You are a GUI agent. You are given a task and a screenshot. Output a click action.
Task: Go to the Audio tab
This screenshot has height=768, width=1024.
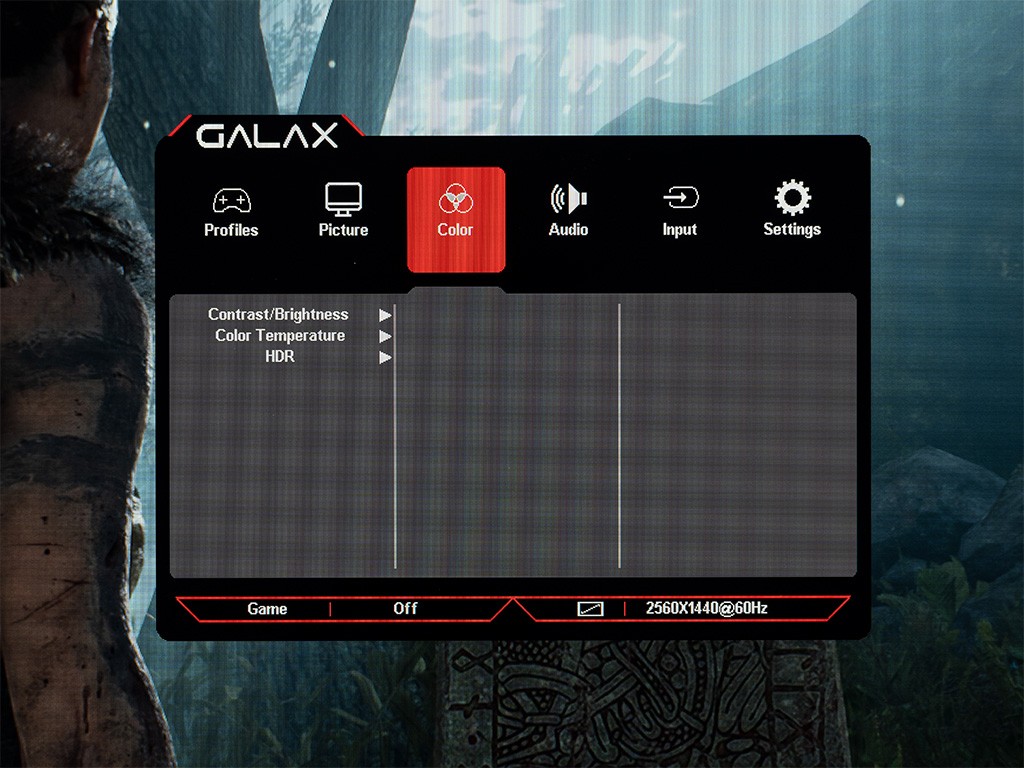click(x=568, y=213)
